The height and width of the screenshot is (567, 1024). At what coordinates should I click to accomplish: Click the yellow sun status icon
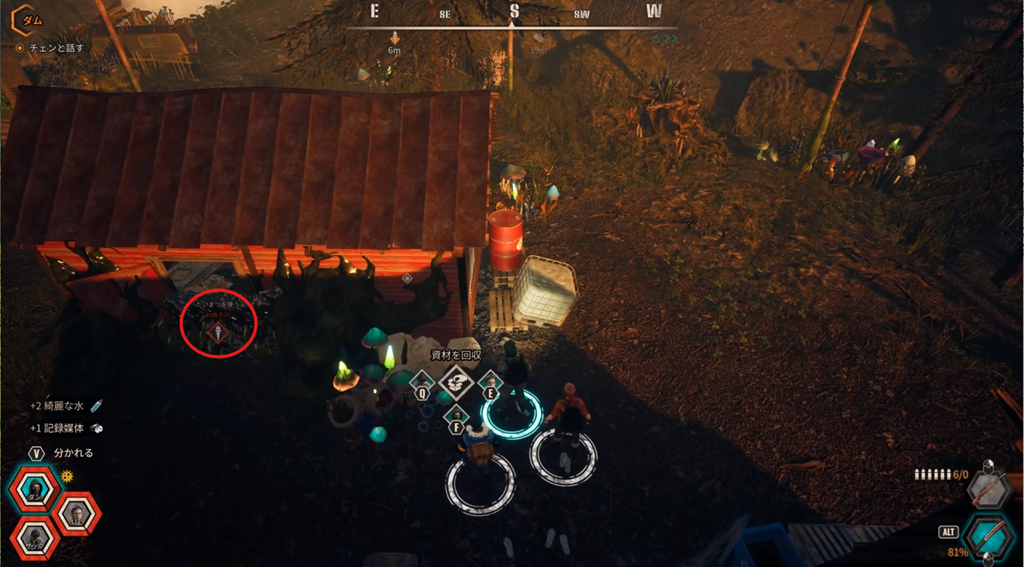[x=68, y=476]
